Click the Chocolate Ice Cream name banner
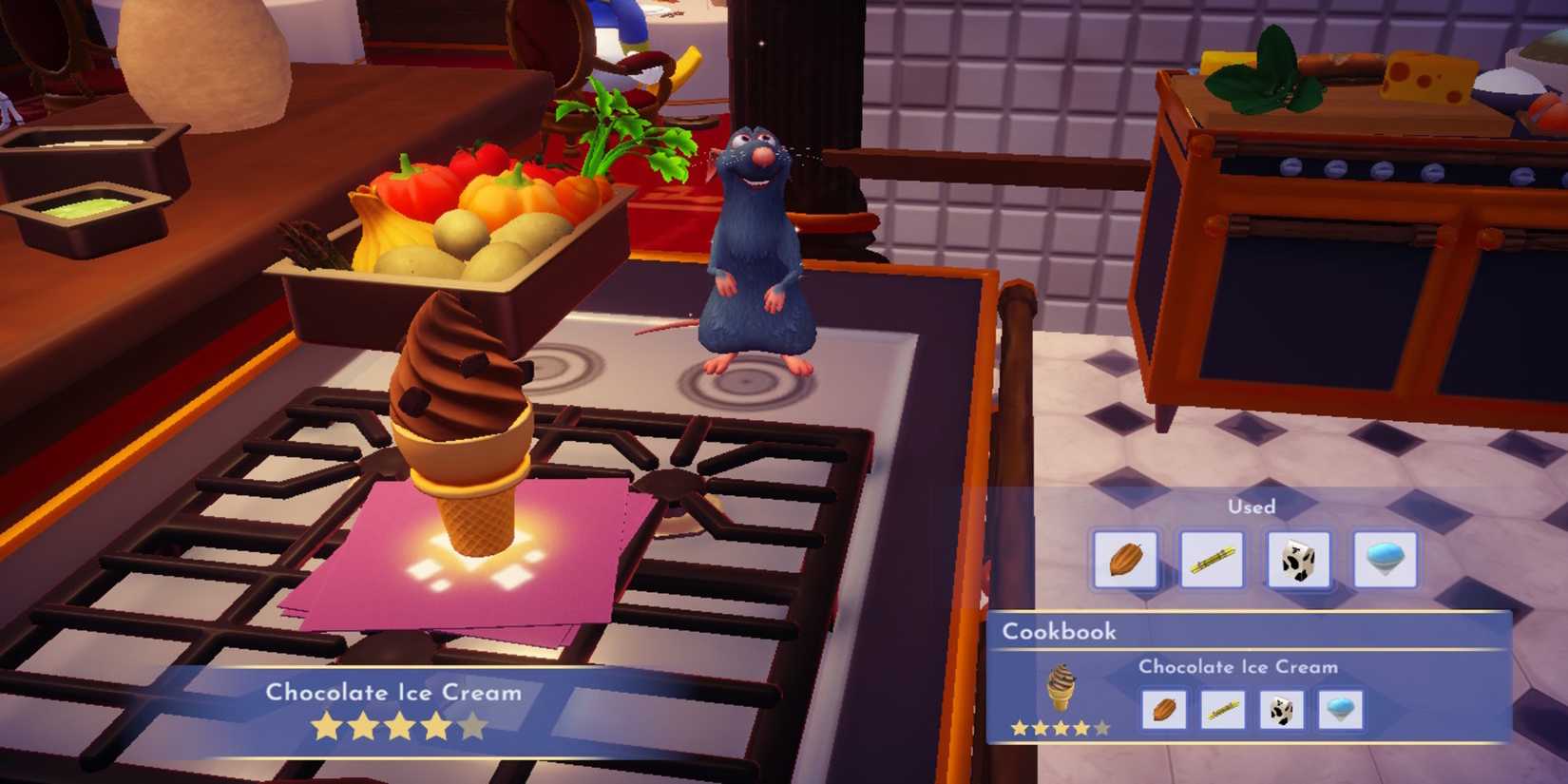The width and height of the screenshot is (1568, 784). pyautogui.click(x=394, y=694)
